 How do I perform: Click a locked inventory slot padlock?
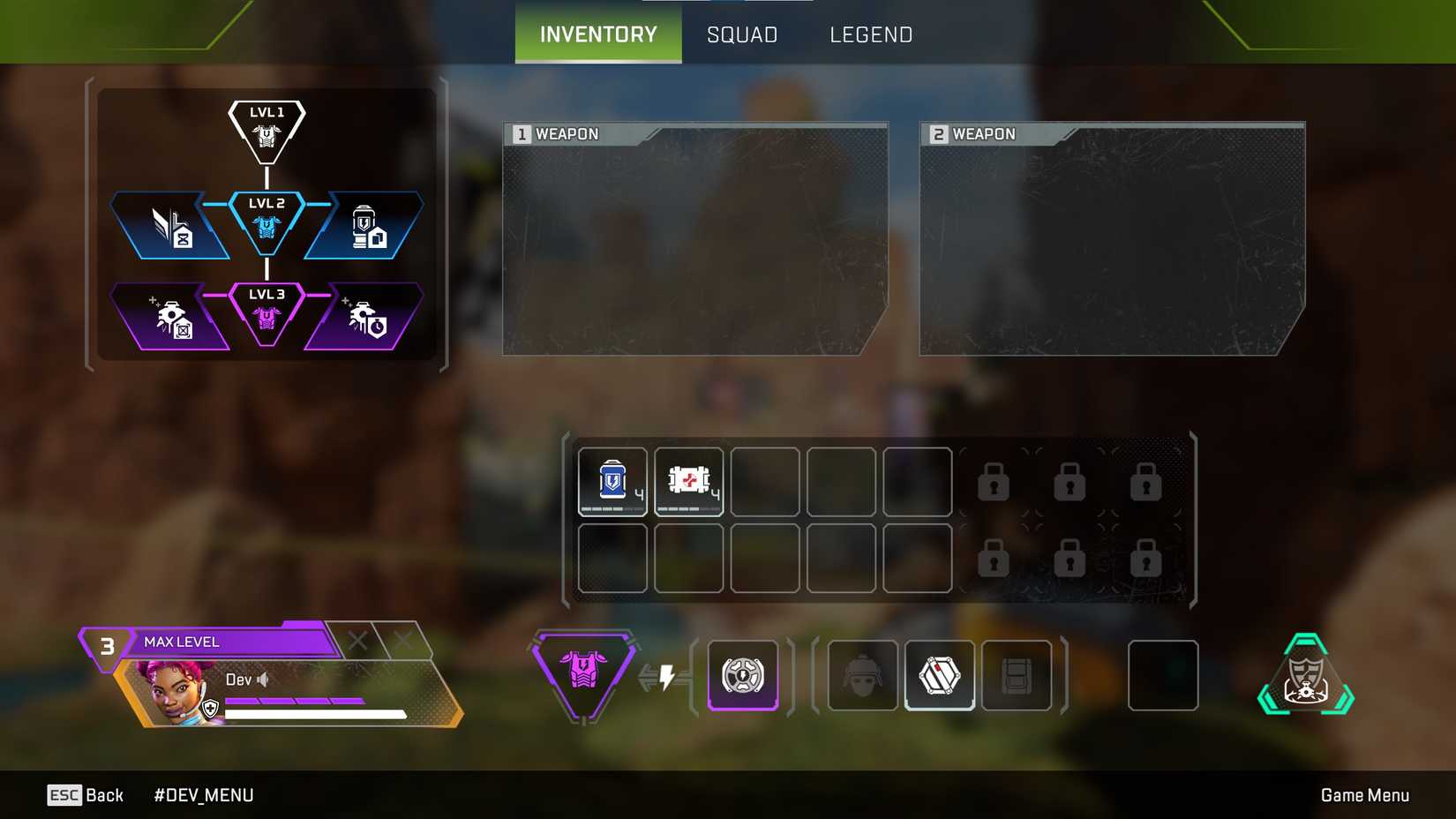(x=993, y=482)
